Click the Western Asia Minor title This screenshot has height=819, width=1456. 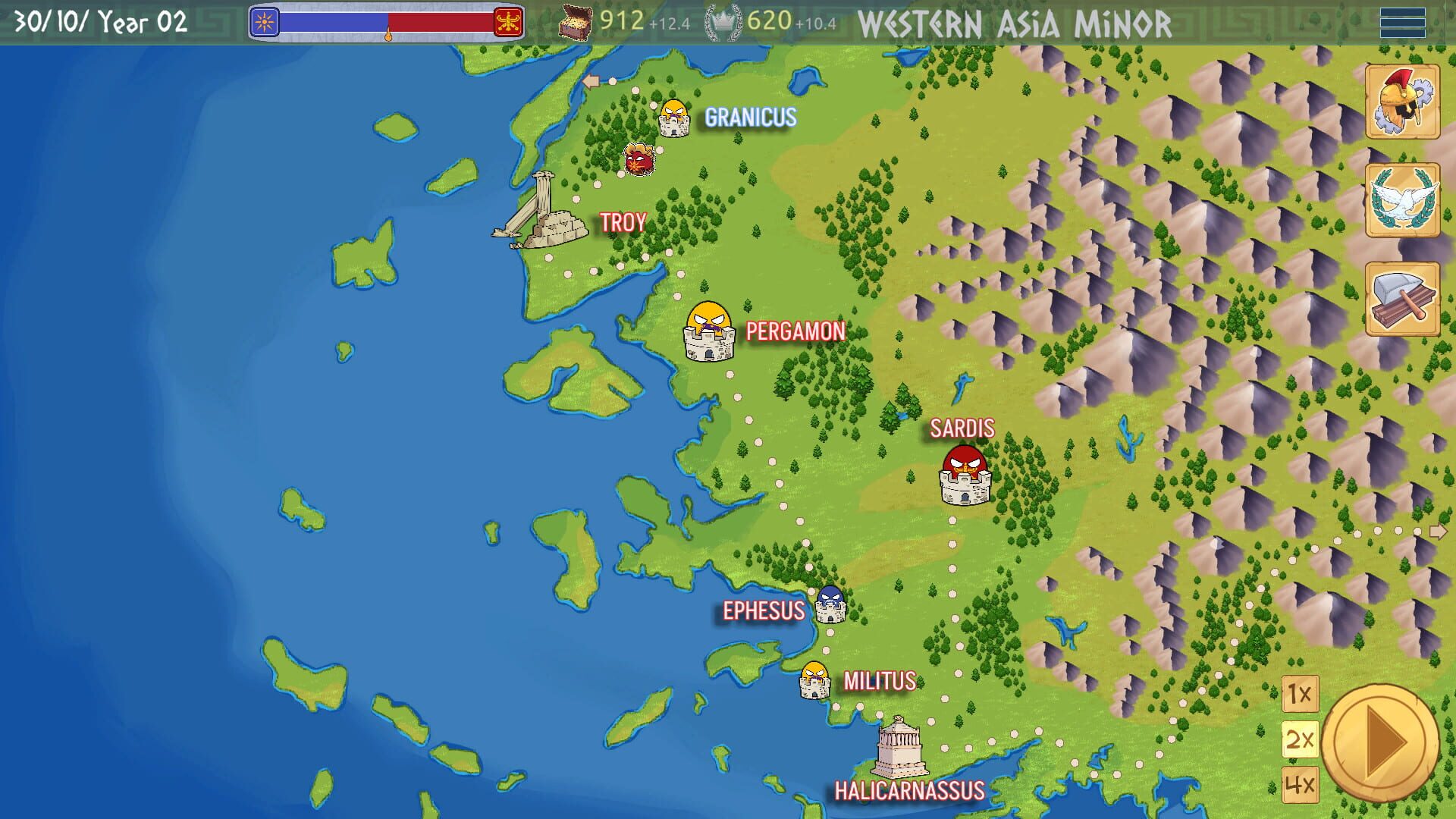1014,24
